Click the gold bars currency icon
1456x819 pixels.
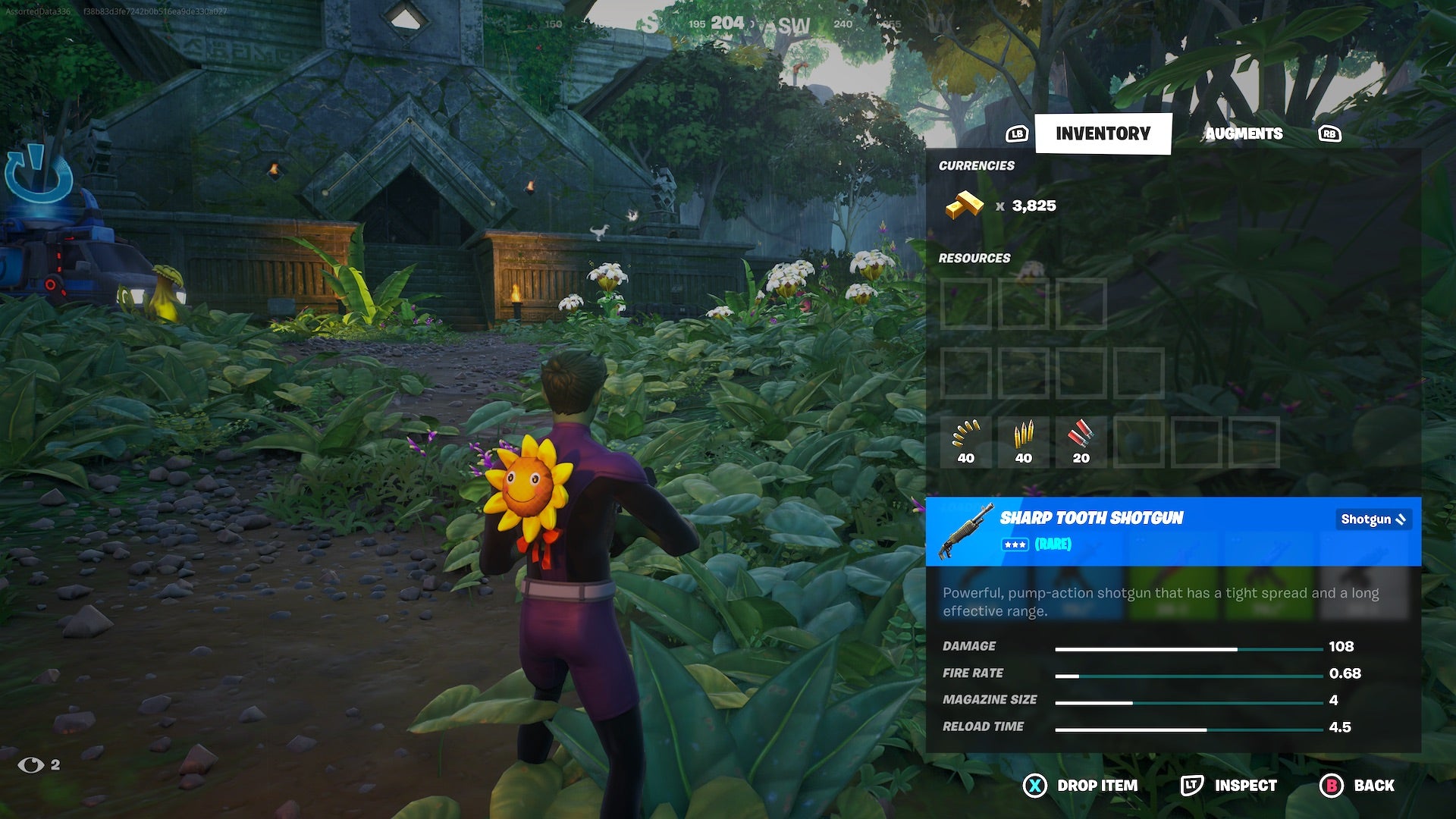coord(964,206)
